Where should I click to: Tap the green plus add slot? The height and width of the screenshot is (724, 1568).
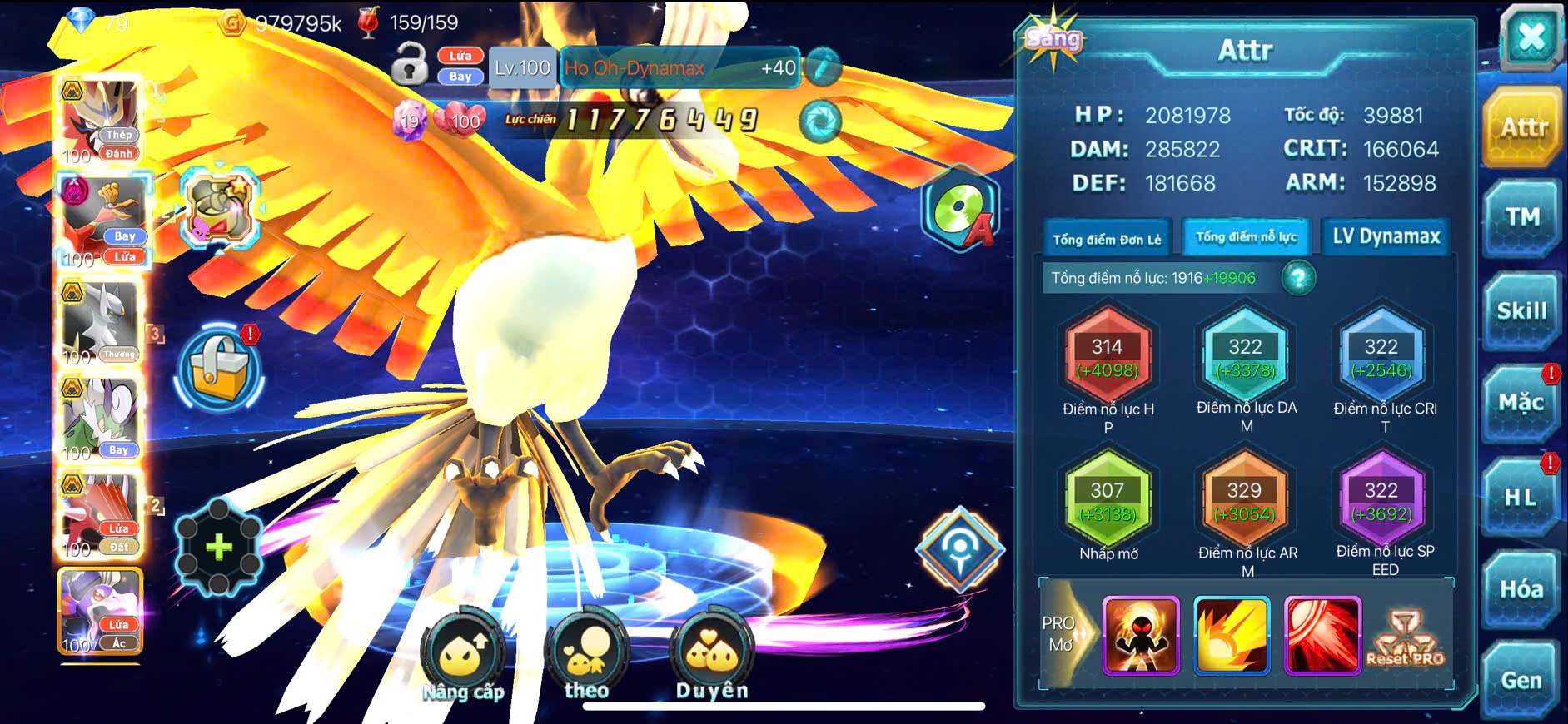(218, 547)
